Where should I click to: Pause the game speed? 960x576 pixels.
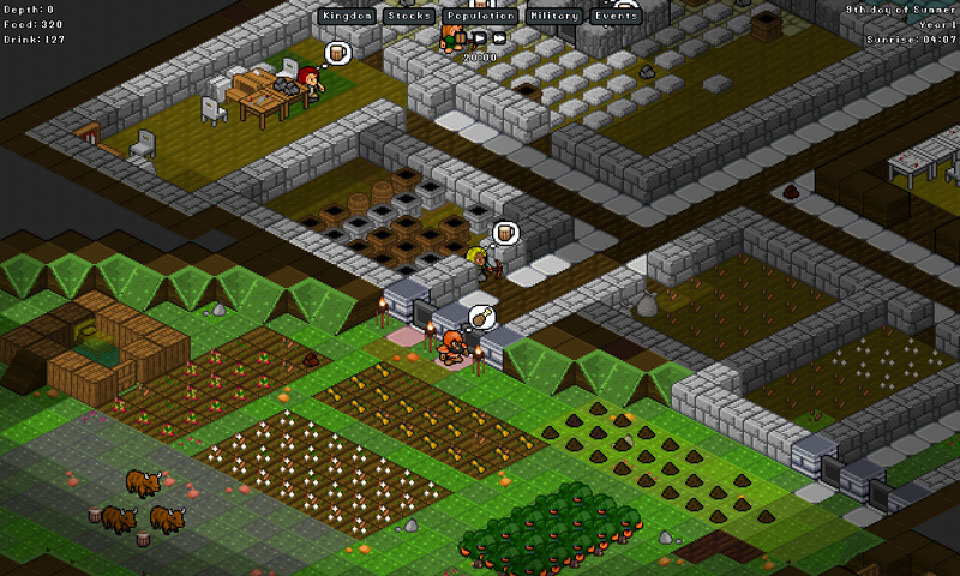pos(461,38)
